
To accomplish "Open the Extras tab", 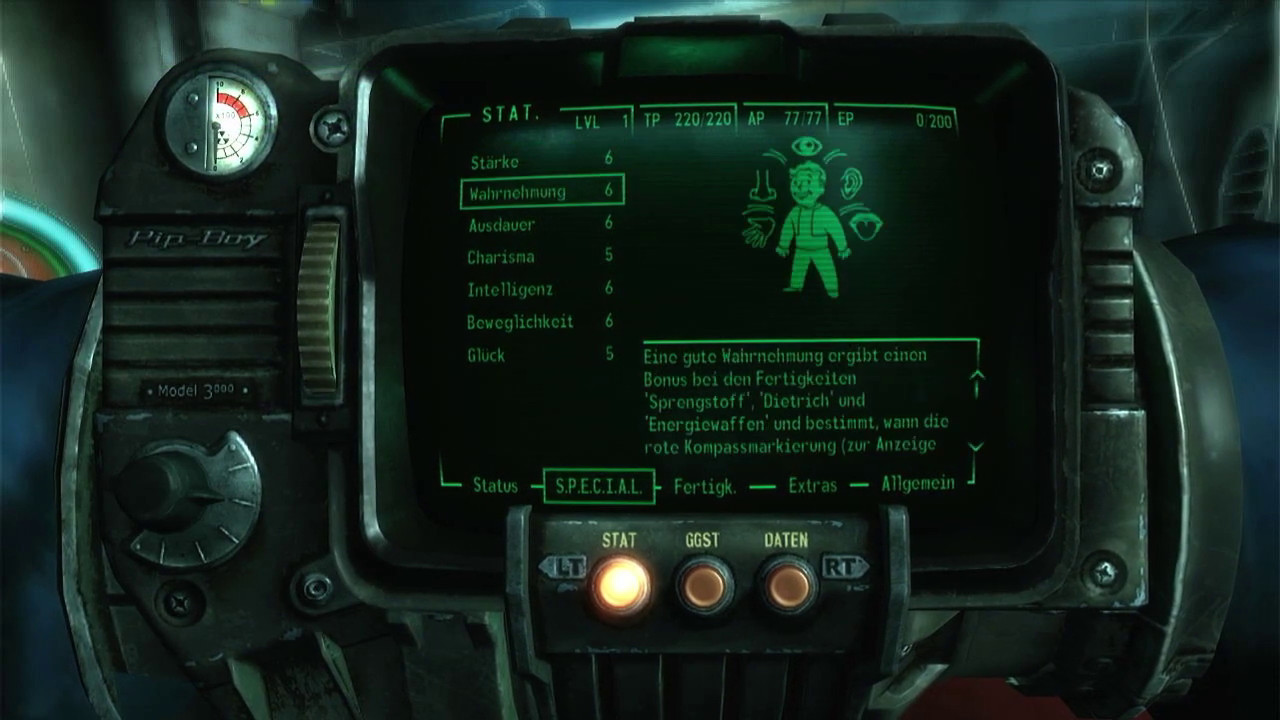I will pos(812,486).
